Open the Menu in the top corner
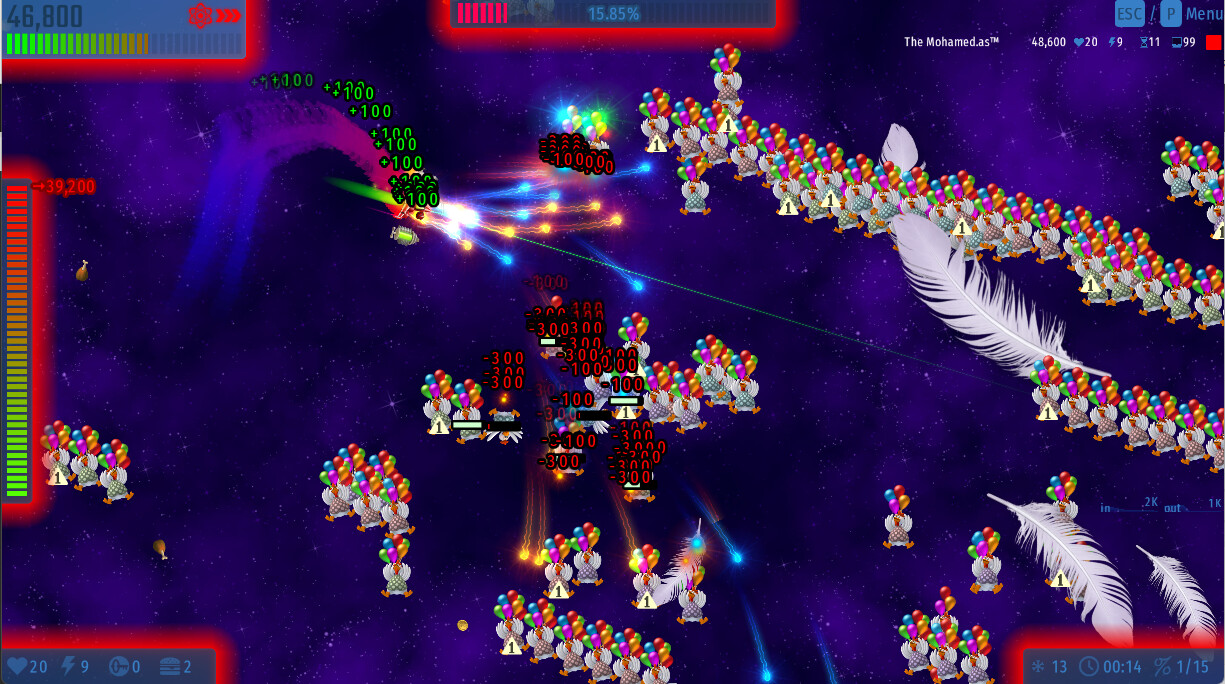Viewport: 1225px width, 684px height. click(x=1202, y=14)
